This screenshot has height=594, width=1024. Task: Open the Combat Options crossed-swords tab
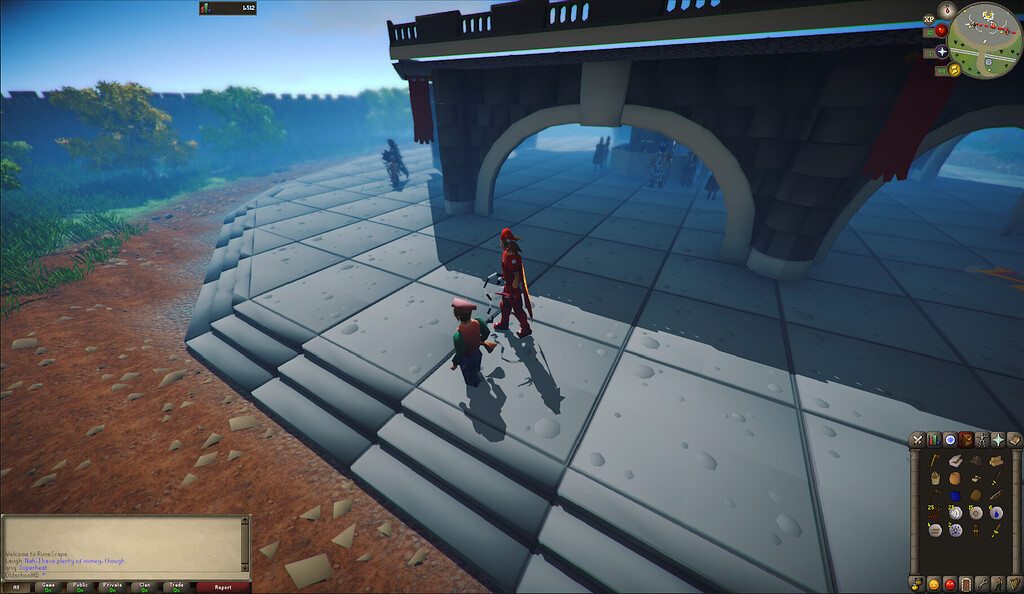tap(918, 440)
